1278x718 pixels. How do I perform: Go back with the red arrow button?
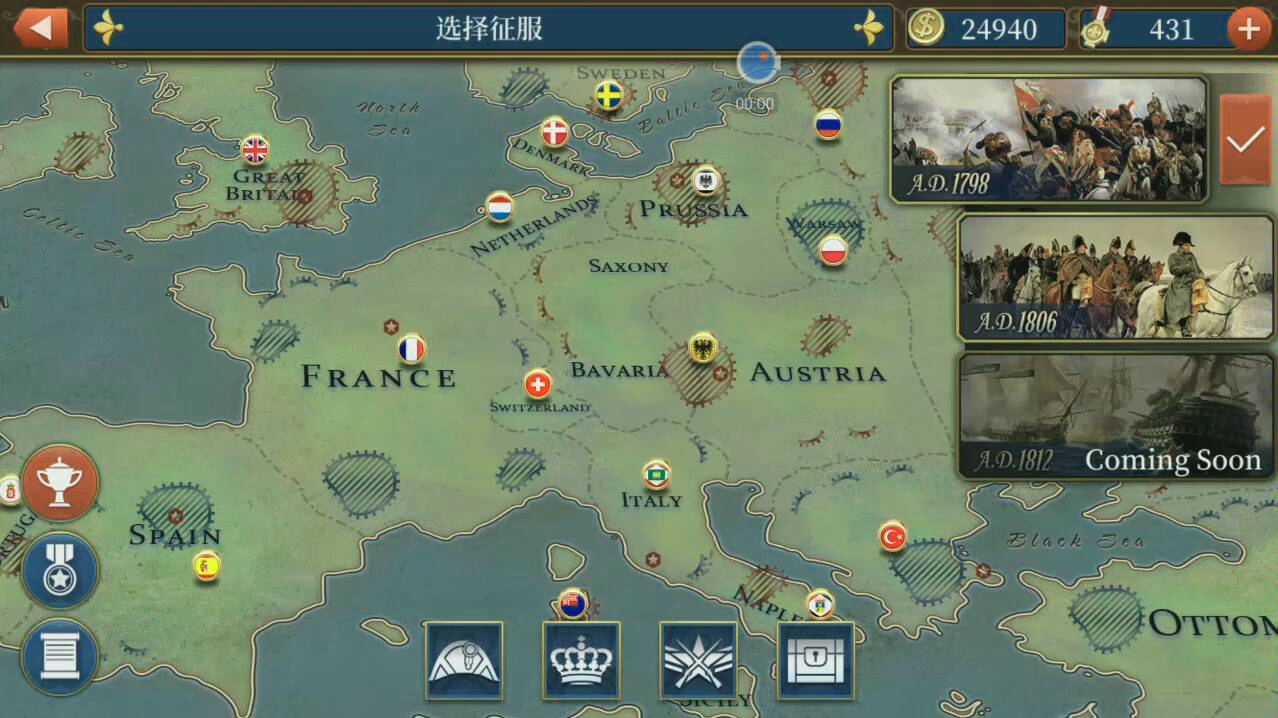pyautogui.click(x=40, y=28)
